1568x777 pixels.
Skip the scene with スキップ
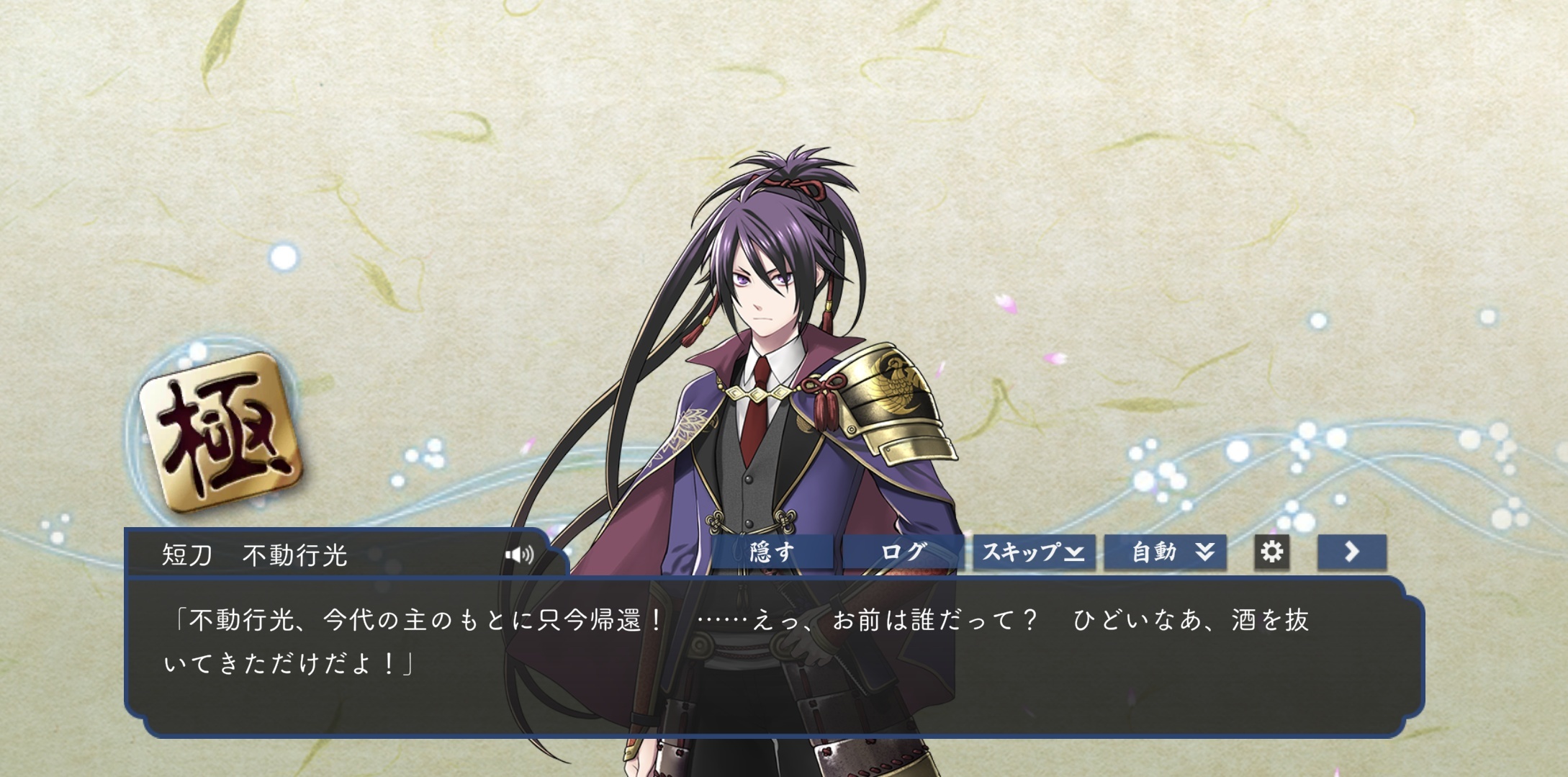coord(1034,552)
